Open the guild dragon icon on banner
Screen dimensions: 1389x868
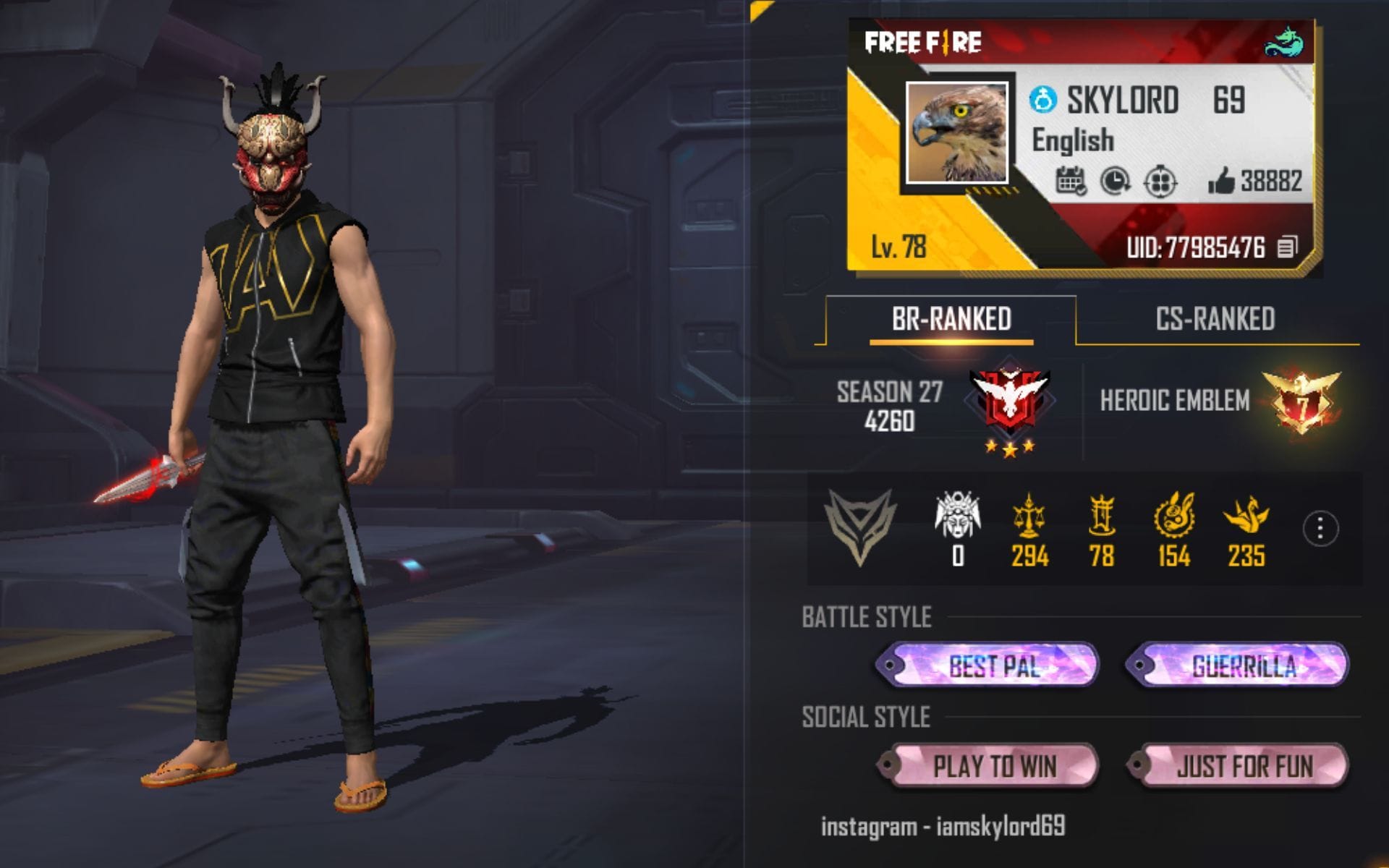point(1284,42)
